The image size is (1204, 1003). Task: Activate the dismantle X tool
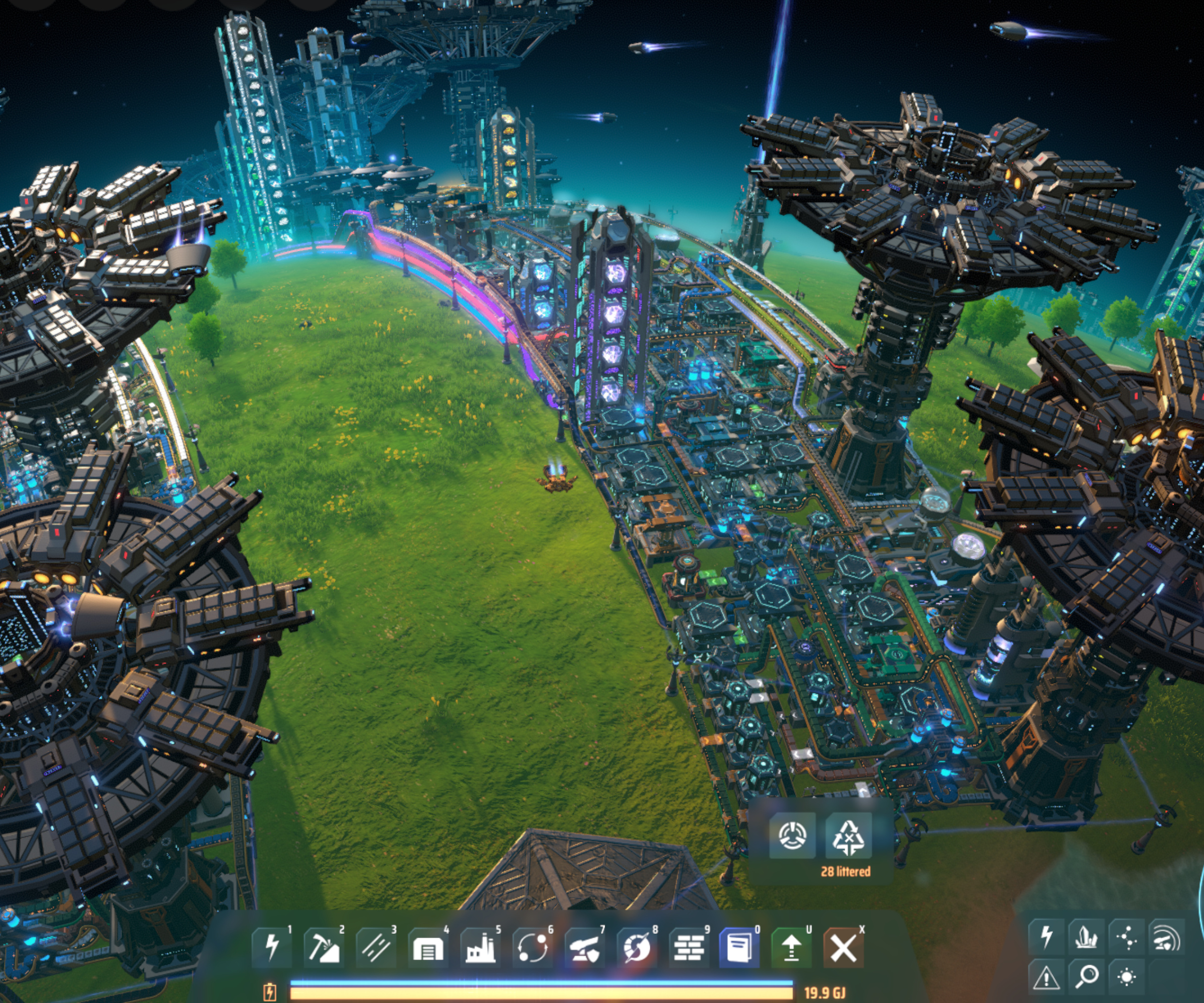pos(843,947)
